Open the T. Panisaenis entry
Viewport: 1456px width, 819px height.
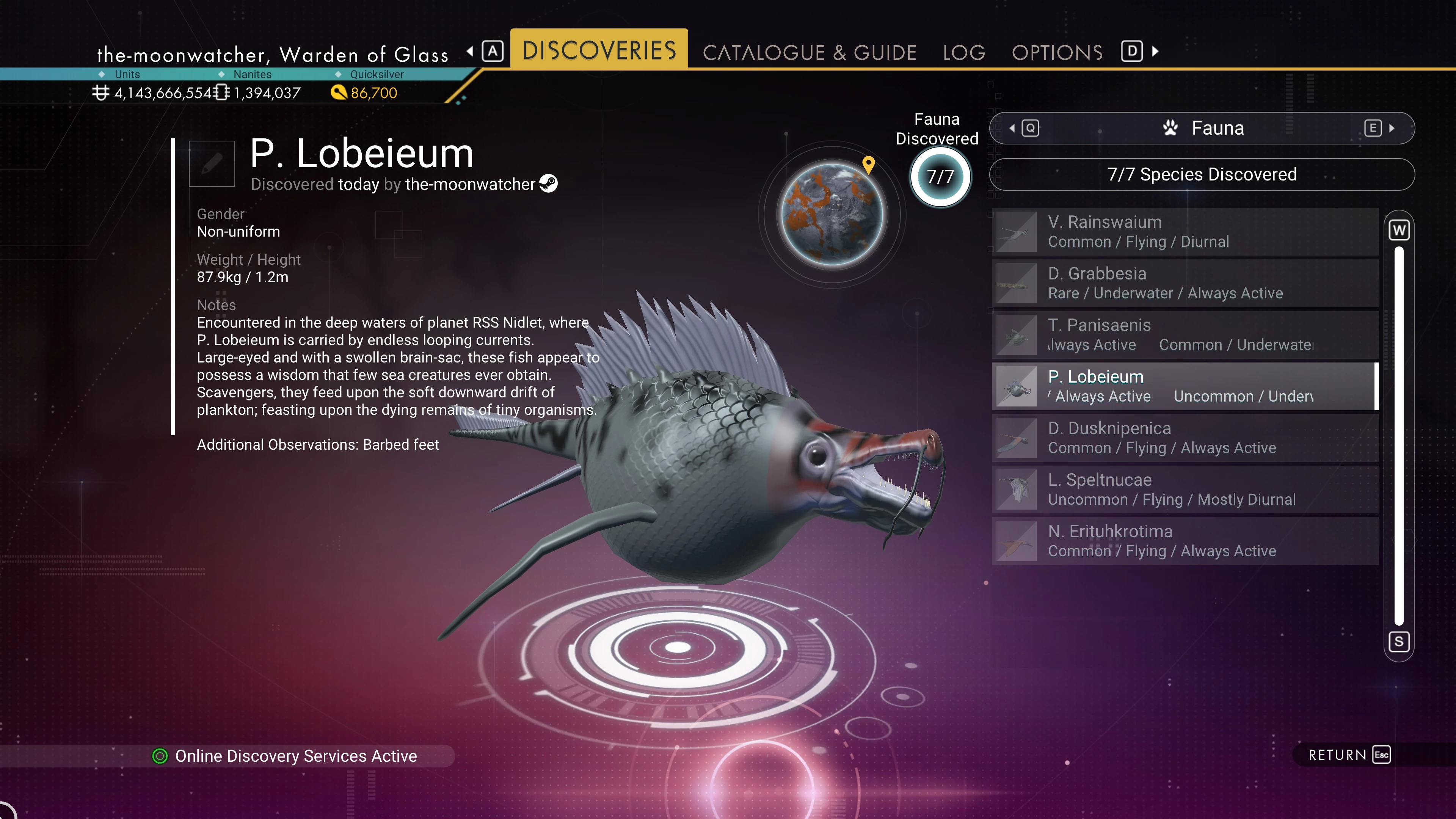click(1185, 334)
